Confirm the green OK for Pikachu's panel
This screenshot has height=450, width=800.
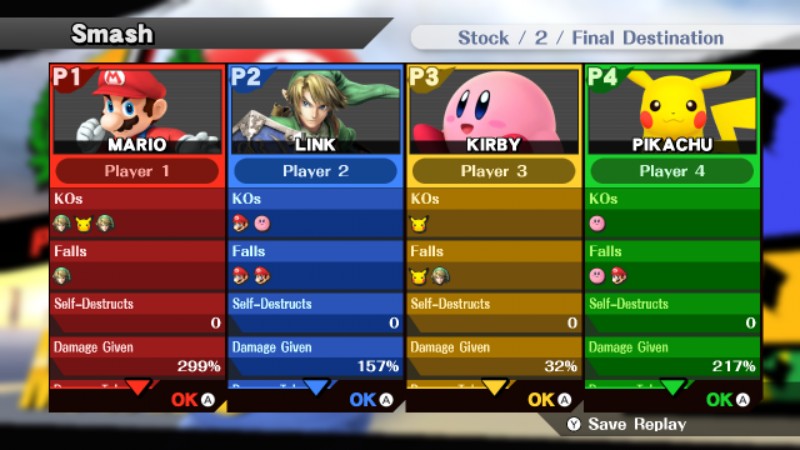[727, 400]
